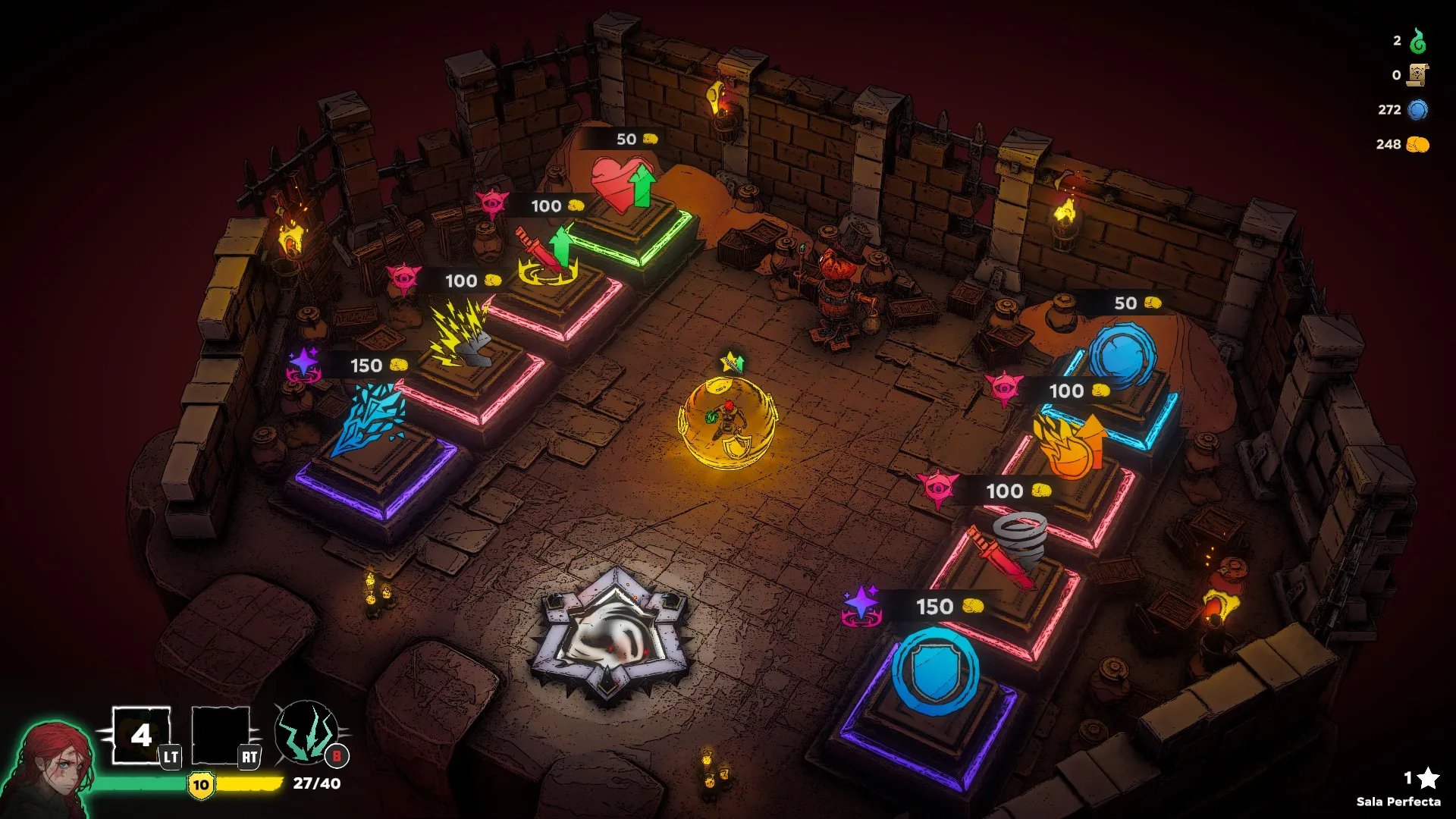Activate the teal lightning B ability
Viewport: 1456px width, 819px height.
click(x=306, y=733)
